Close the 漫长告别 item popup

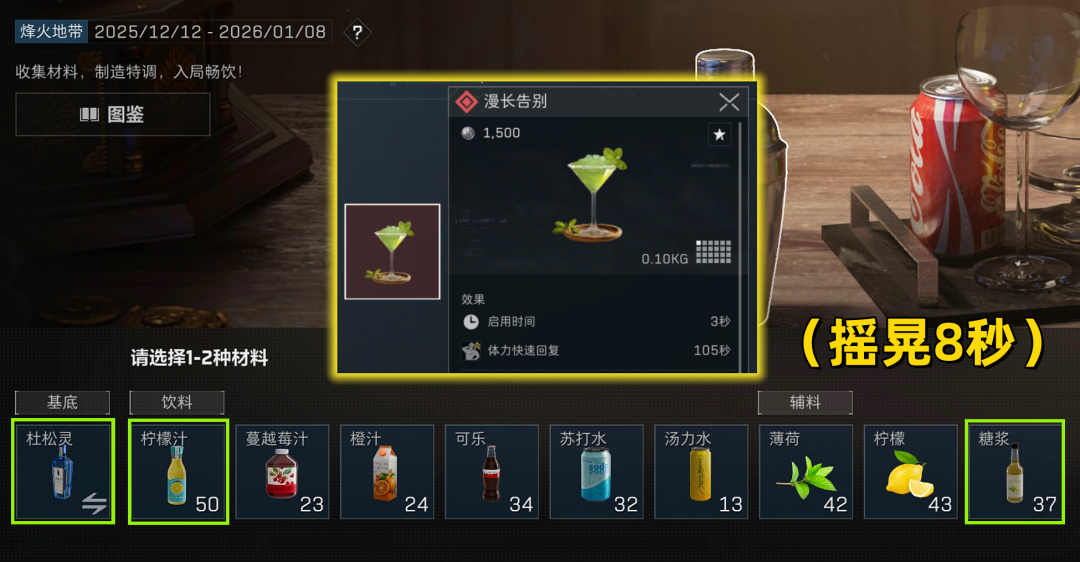pos(729,101)
